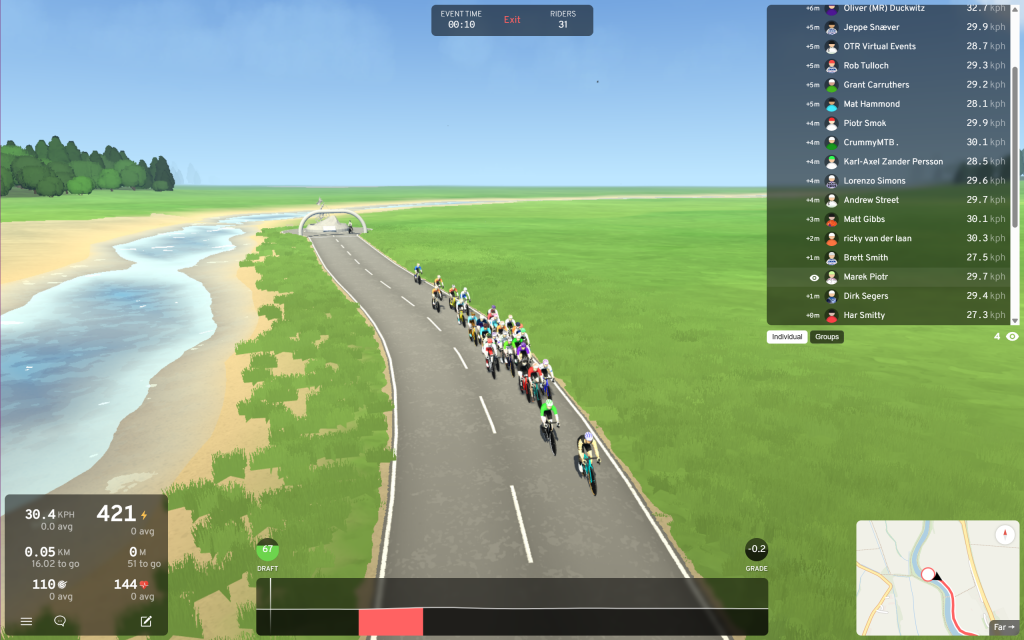Exit the event
Screen dimensions: 1024x640
click(x=512, y=20)
